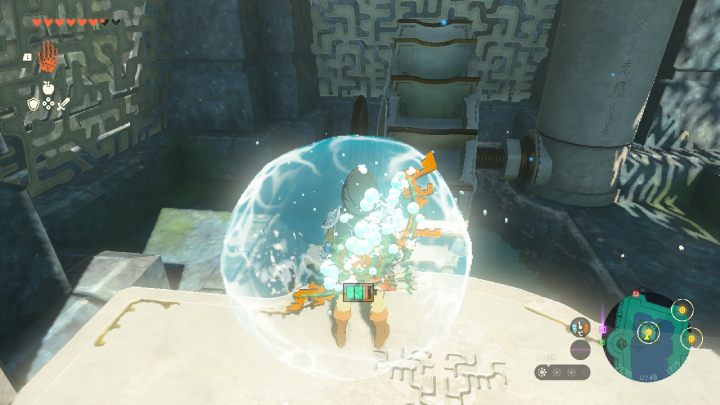Click the weather forecast bar
The image size is (720, 405).
(561, 372)
